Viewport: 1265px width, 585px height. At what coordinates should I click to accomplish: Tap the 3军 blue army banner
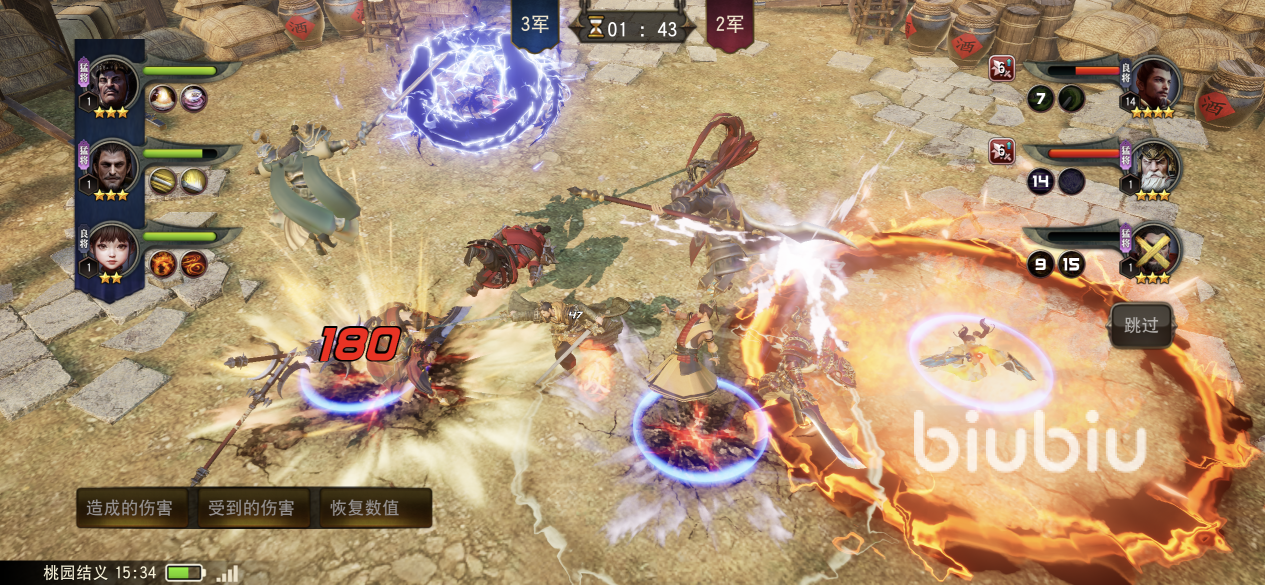pyautogui.click(x=535, y=25)
